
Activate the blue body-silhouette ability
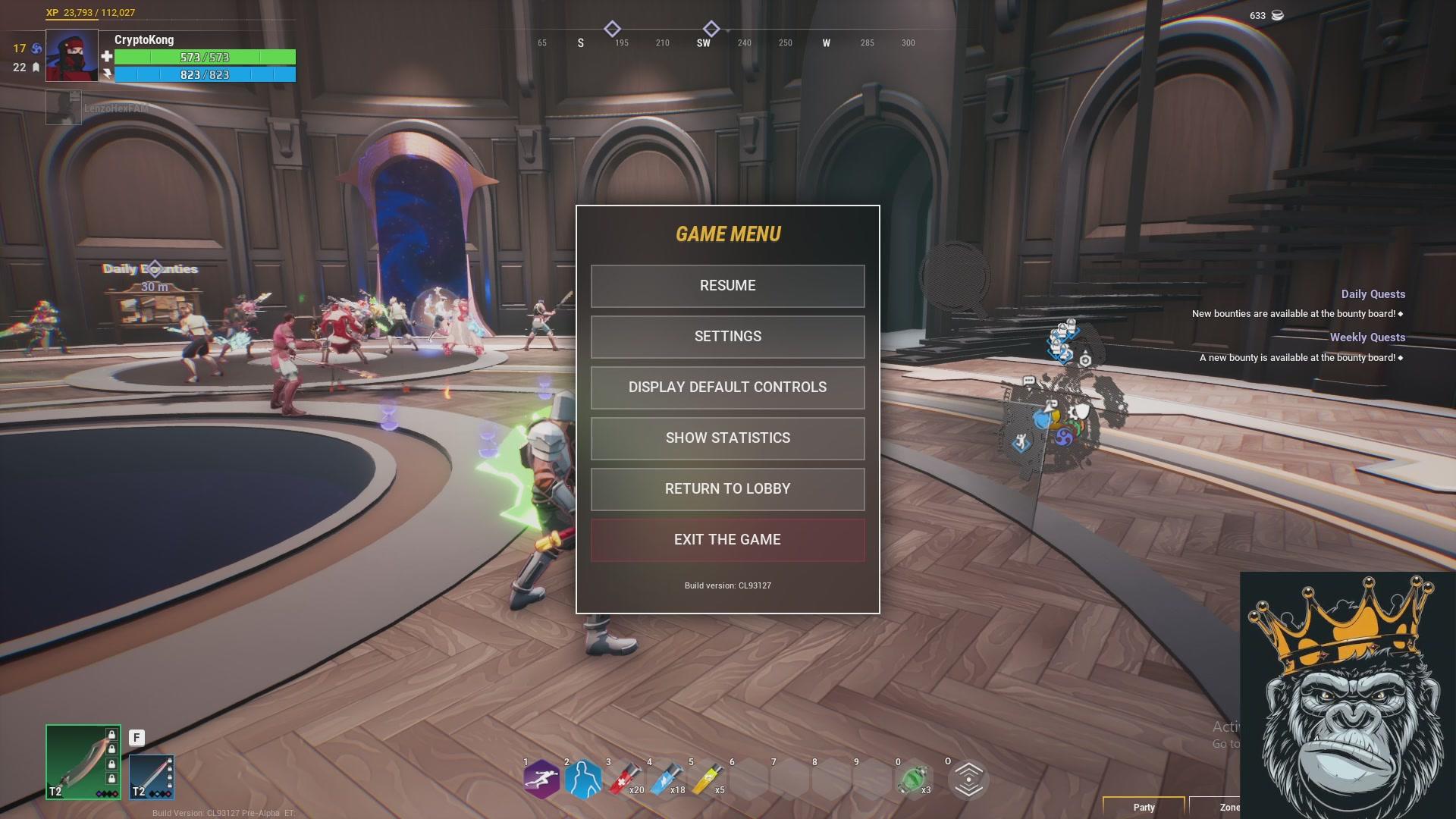tap(583, 780)
